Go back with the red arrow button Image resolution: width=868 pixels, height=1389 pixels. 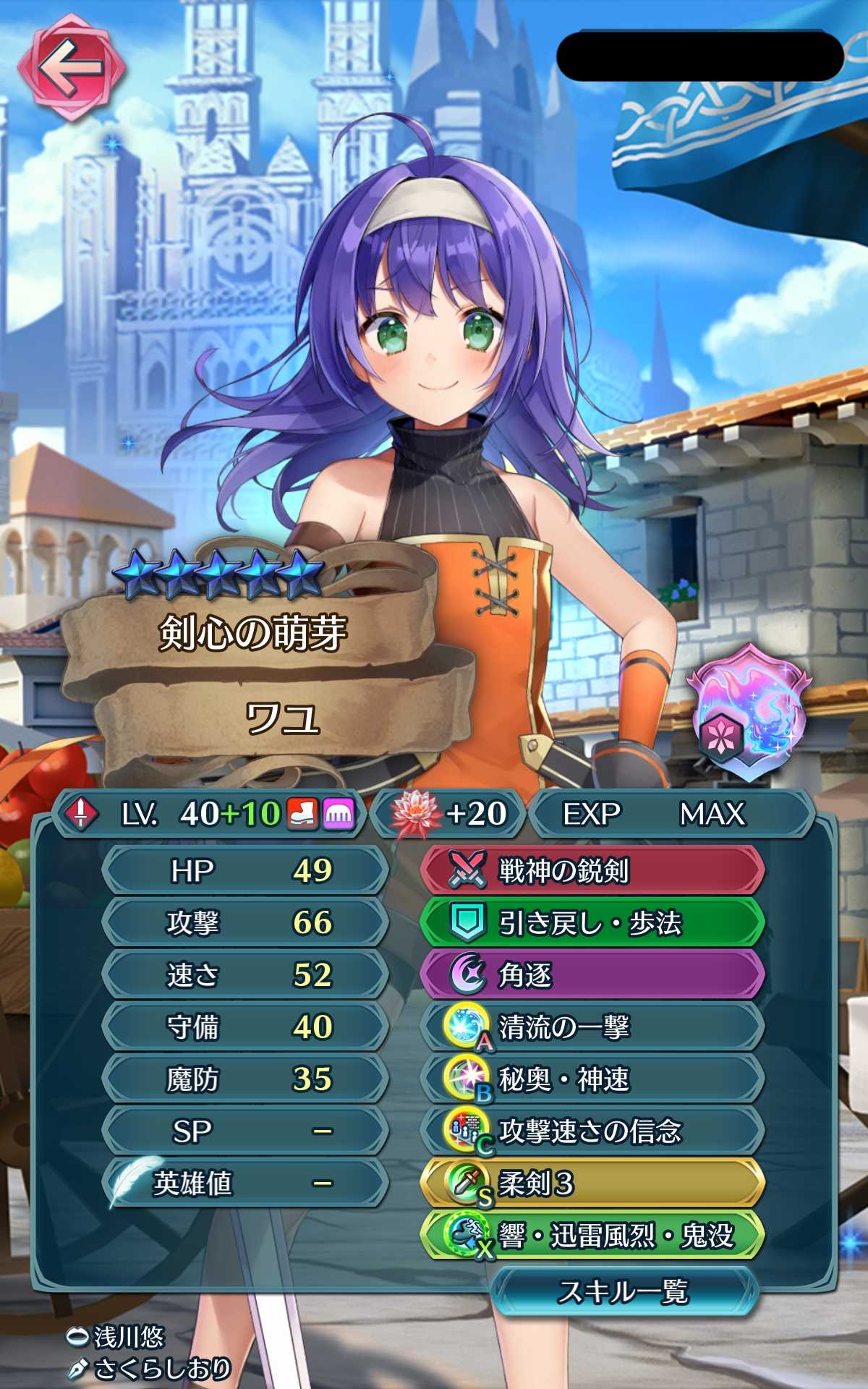coord(71,68)
